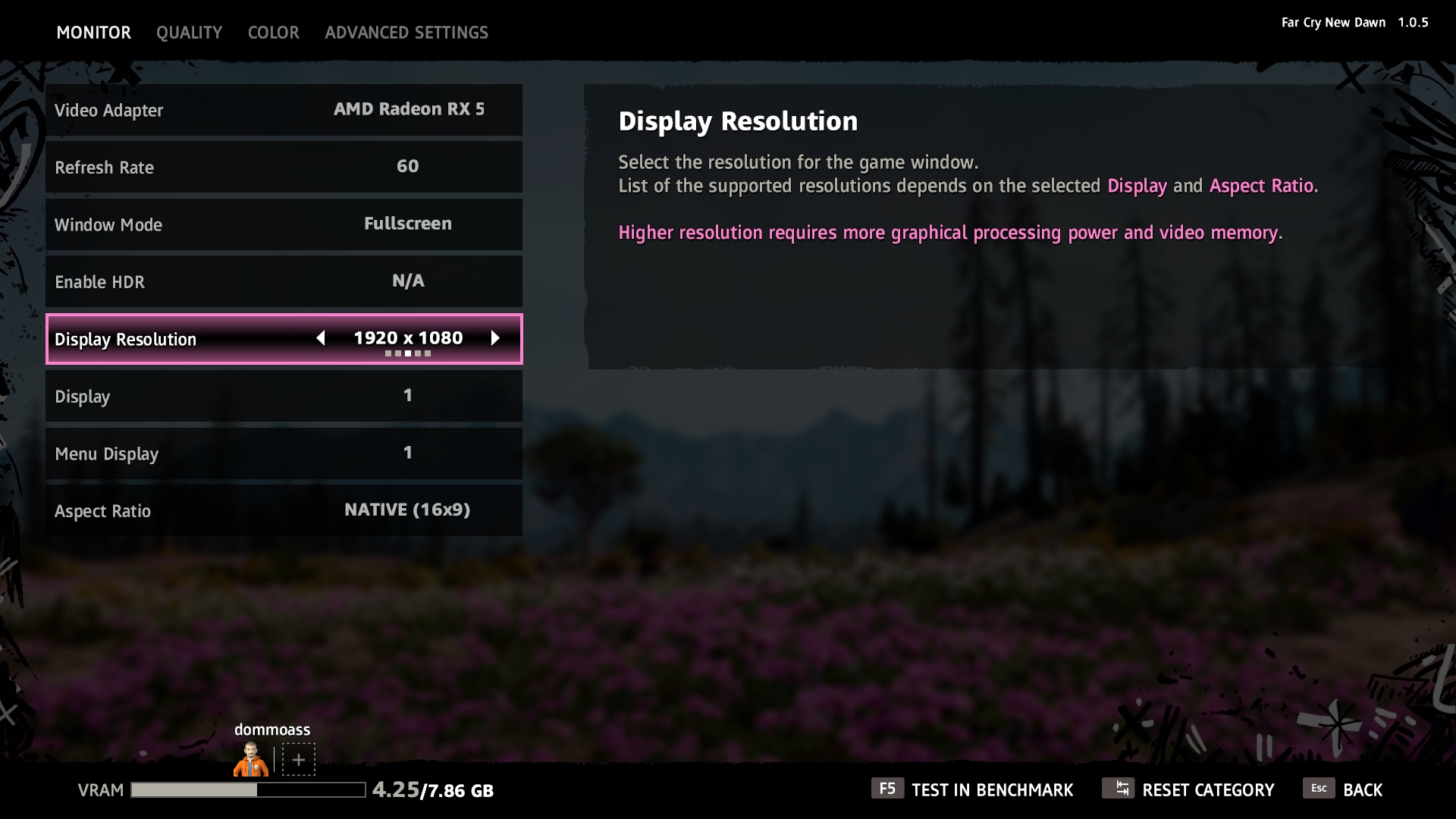
Task: Reset Category to defaults
Action: click(x=1189, y=789)
